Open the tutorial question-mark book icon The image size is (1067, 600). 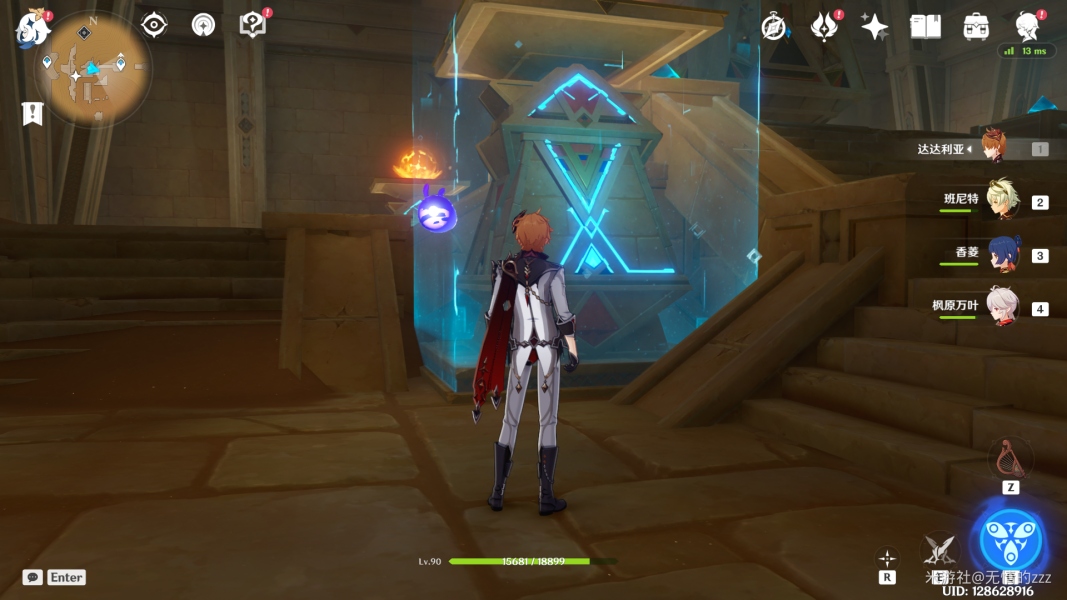click(253, 25)
